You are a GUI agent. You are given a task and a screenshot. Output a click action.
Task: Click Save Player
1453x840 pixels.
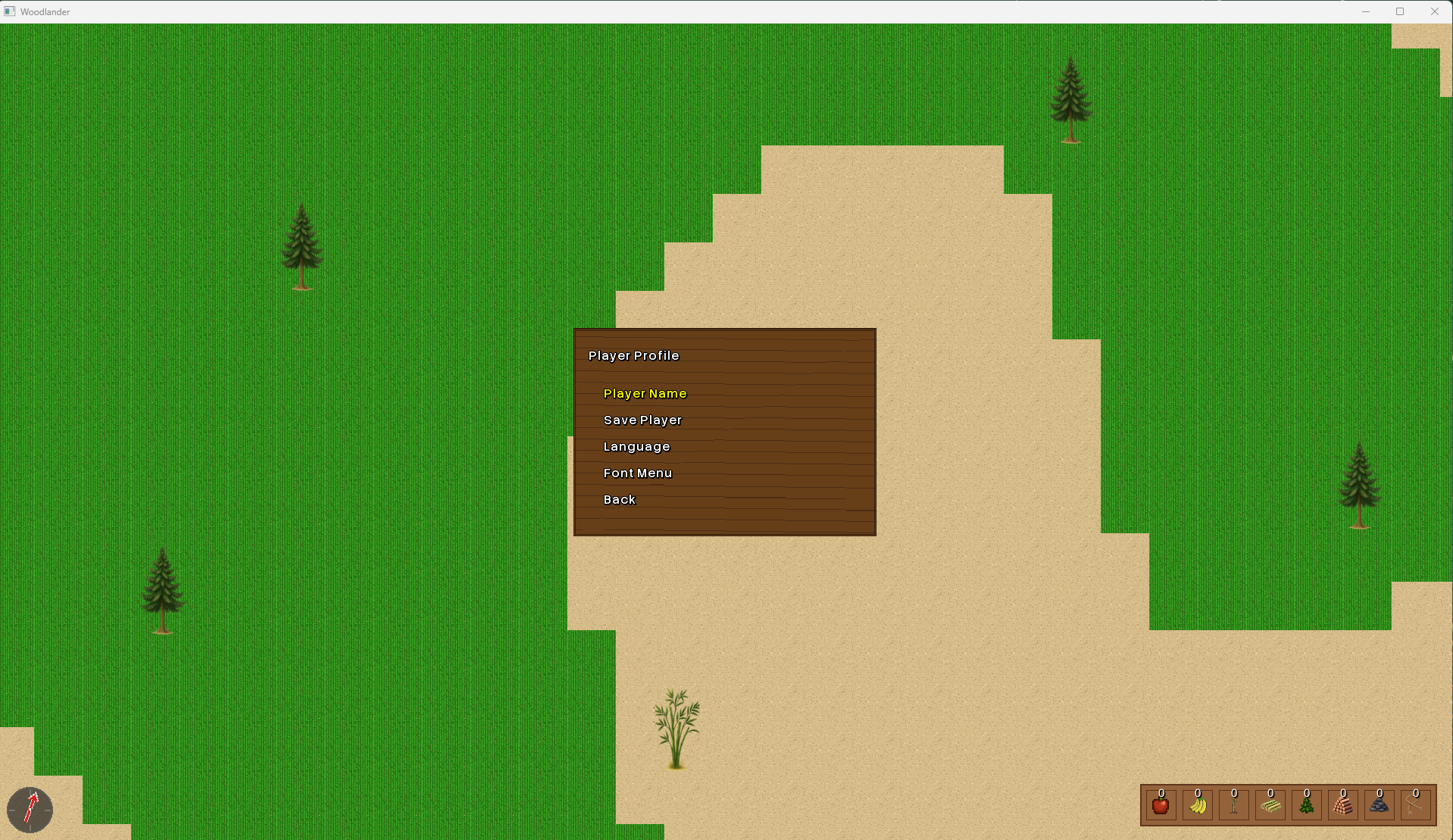tap(642, 420)
